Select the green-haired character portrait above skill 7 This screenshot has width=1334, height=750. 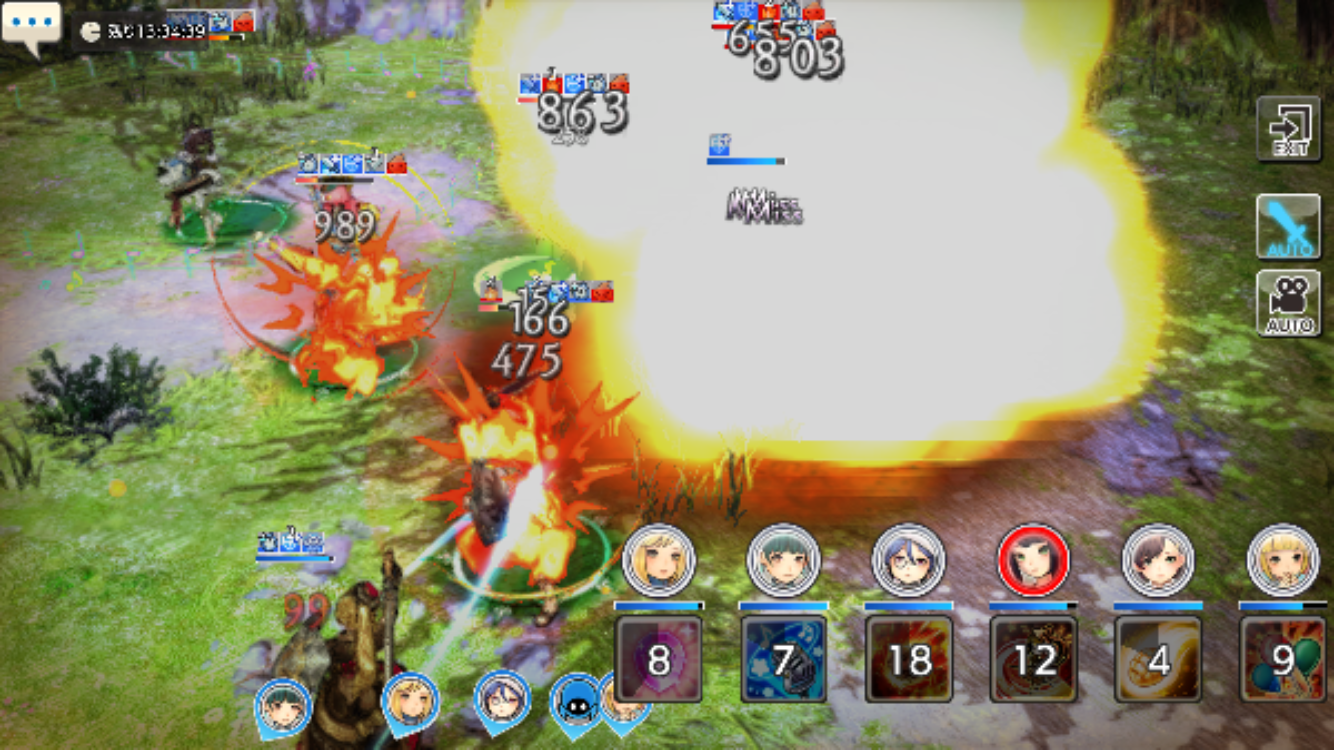click(x=784, y=560)
